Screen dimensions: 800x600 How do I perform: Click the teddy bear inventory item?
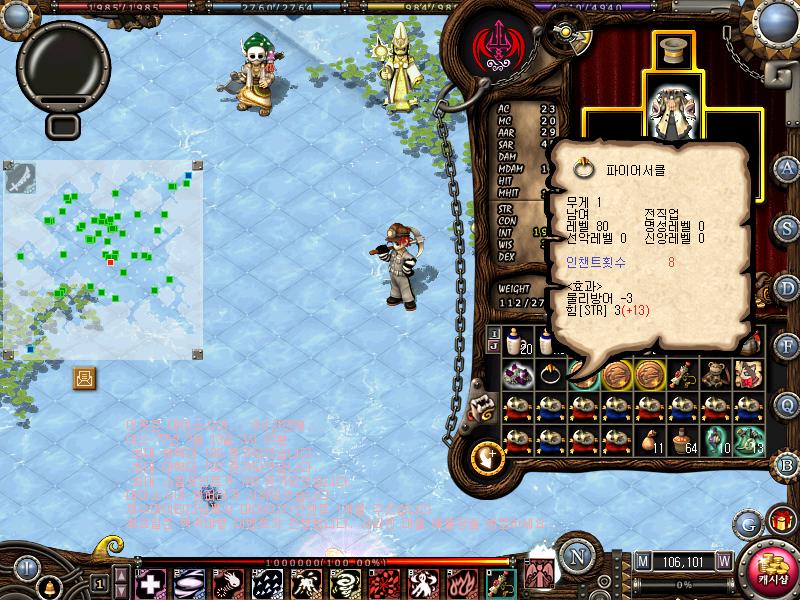713,374
